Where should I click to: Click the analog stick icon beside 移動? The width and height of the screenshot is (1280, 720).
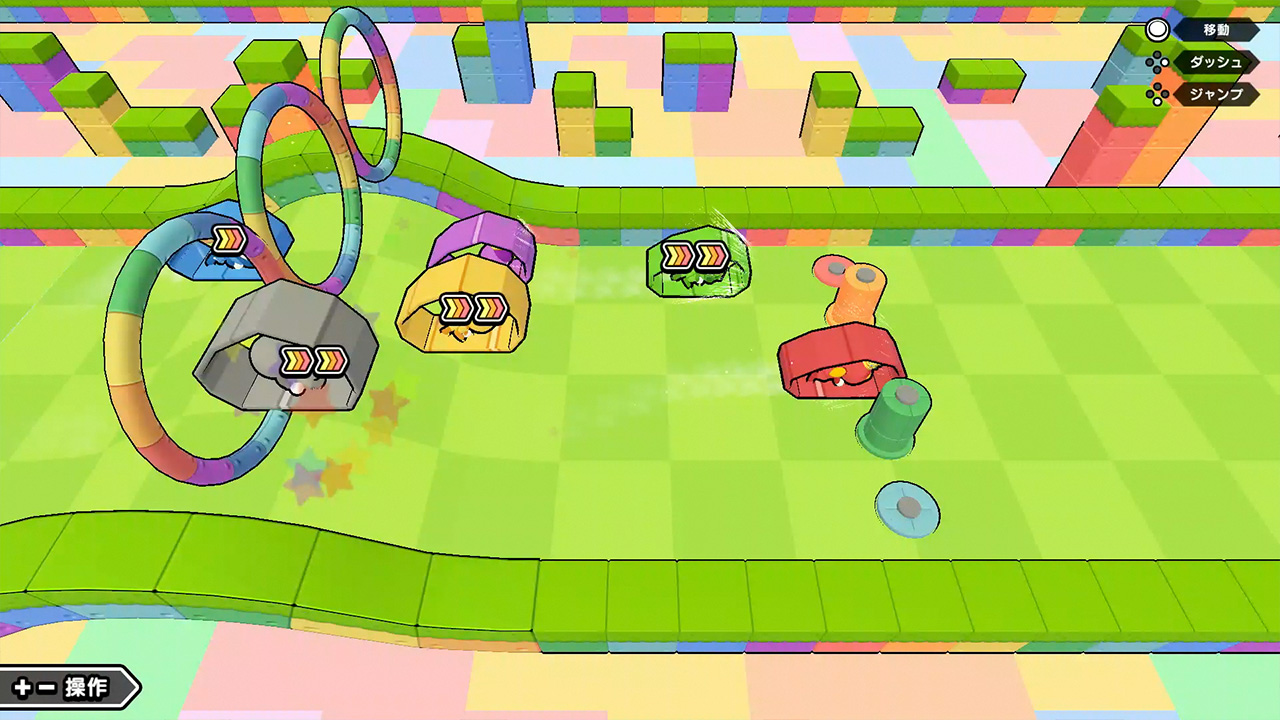click(x=1157, y=30)
